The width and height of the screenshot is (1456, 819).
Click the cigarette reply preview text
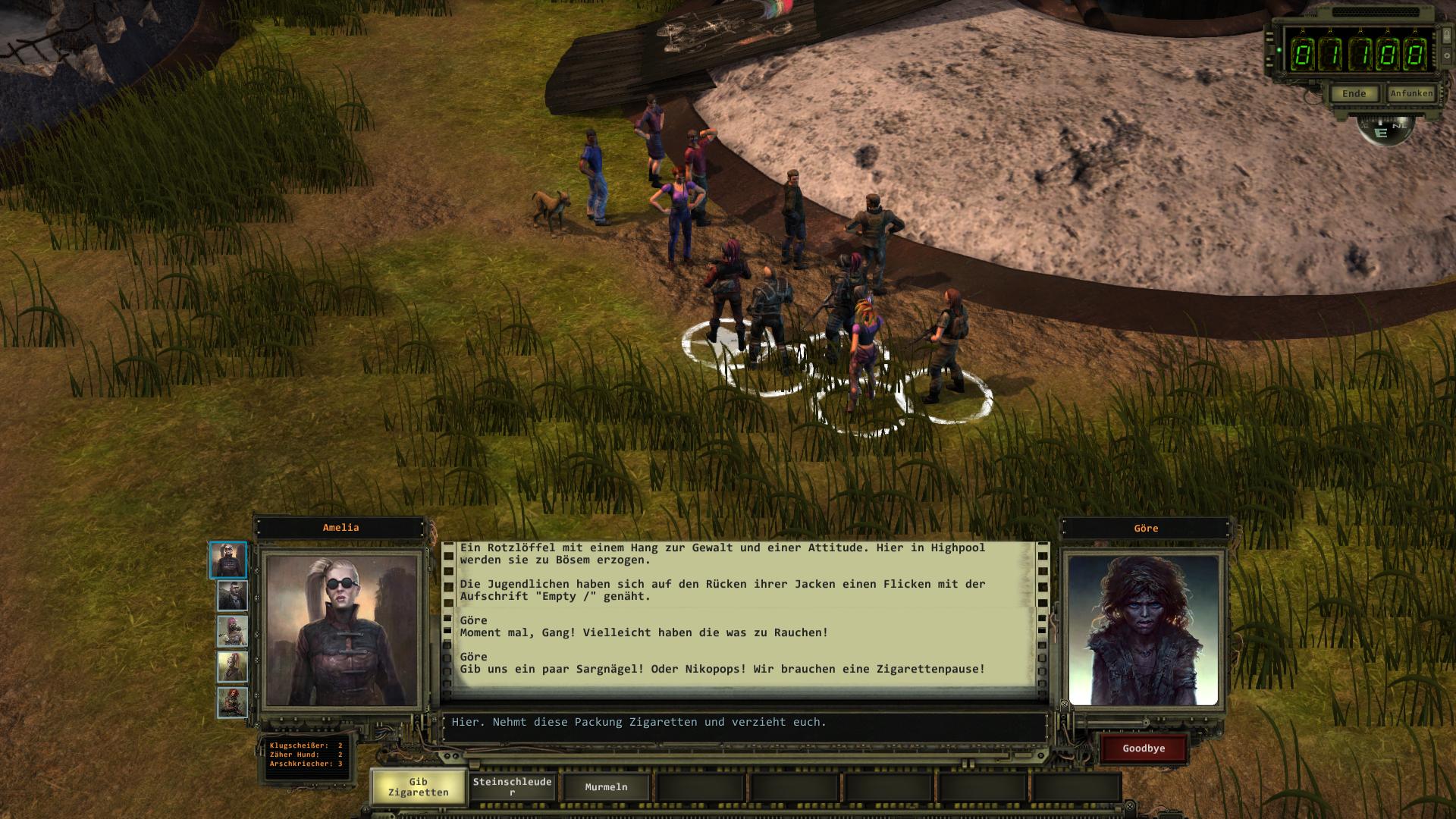[x=639, y=722]
